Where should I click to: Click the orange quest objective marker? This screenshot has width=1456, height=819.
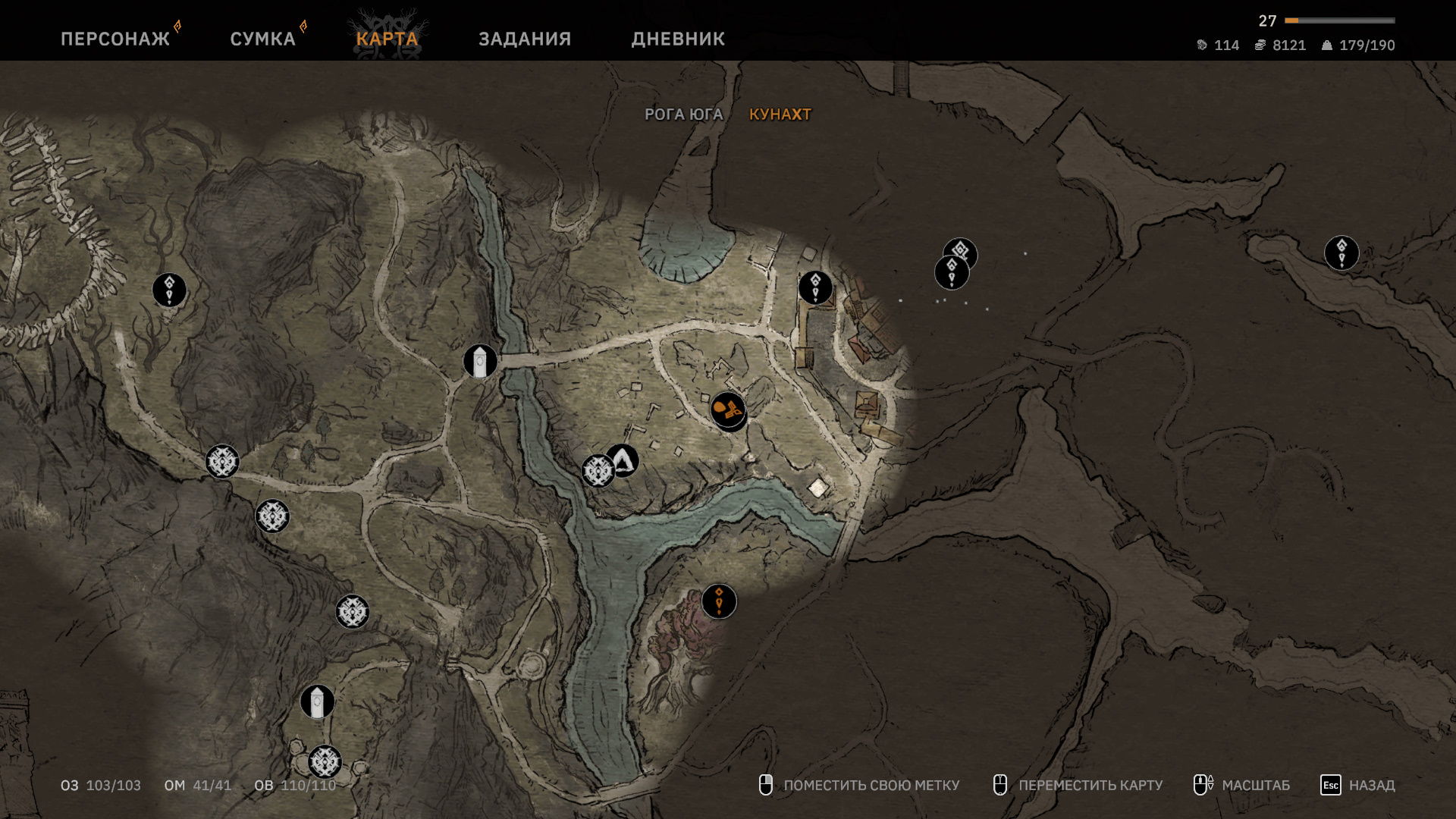click(719, 601)
